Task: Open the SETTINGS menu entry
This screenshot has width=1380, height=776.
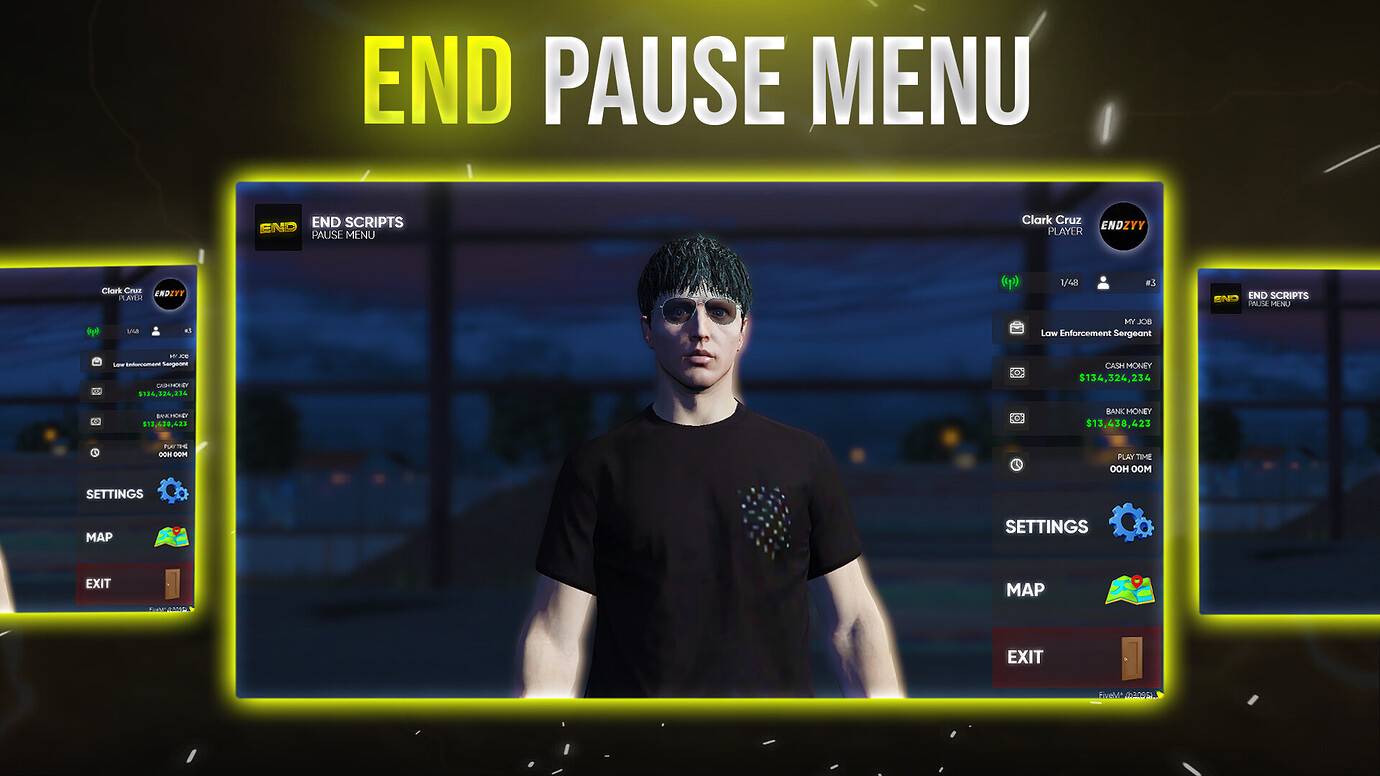Action: (1044, 525)
